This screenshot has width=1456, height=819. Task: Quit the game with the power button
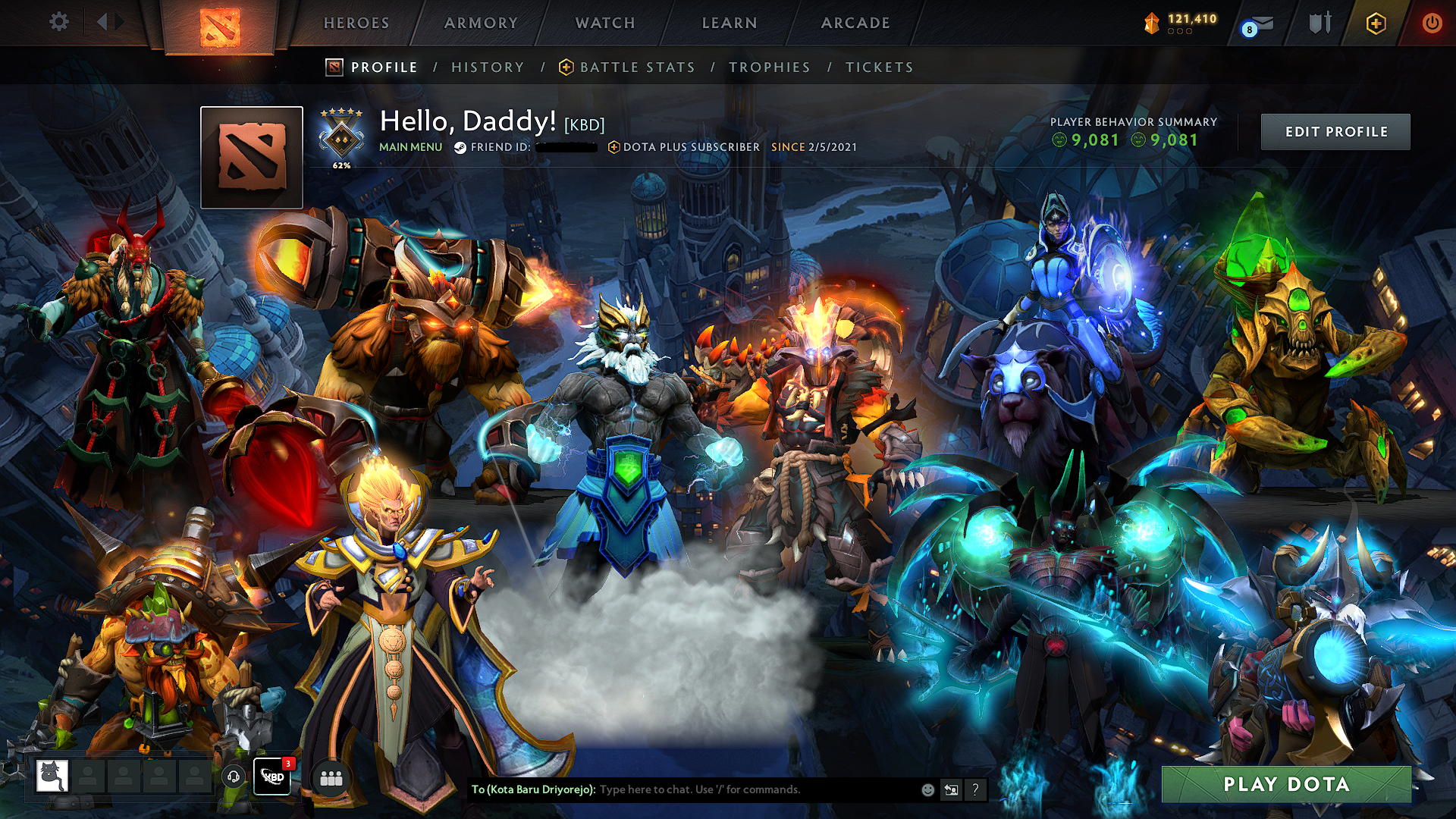pos(1432,24)
